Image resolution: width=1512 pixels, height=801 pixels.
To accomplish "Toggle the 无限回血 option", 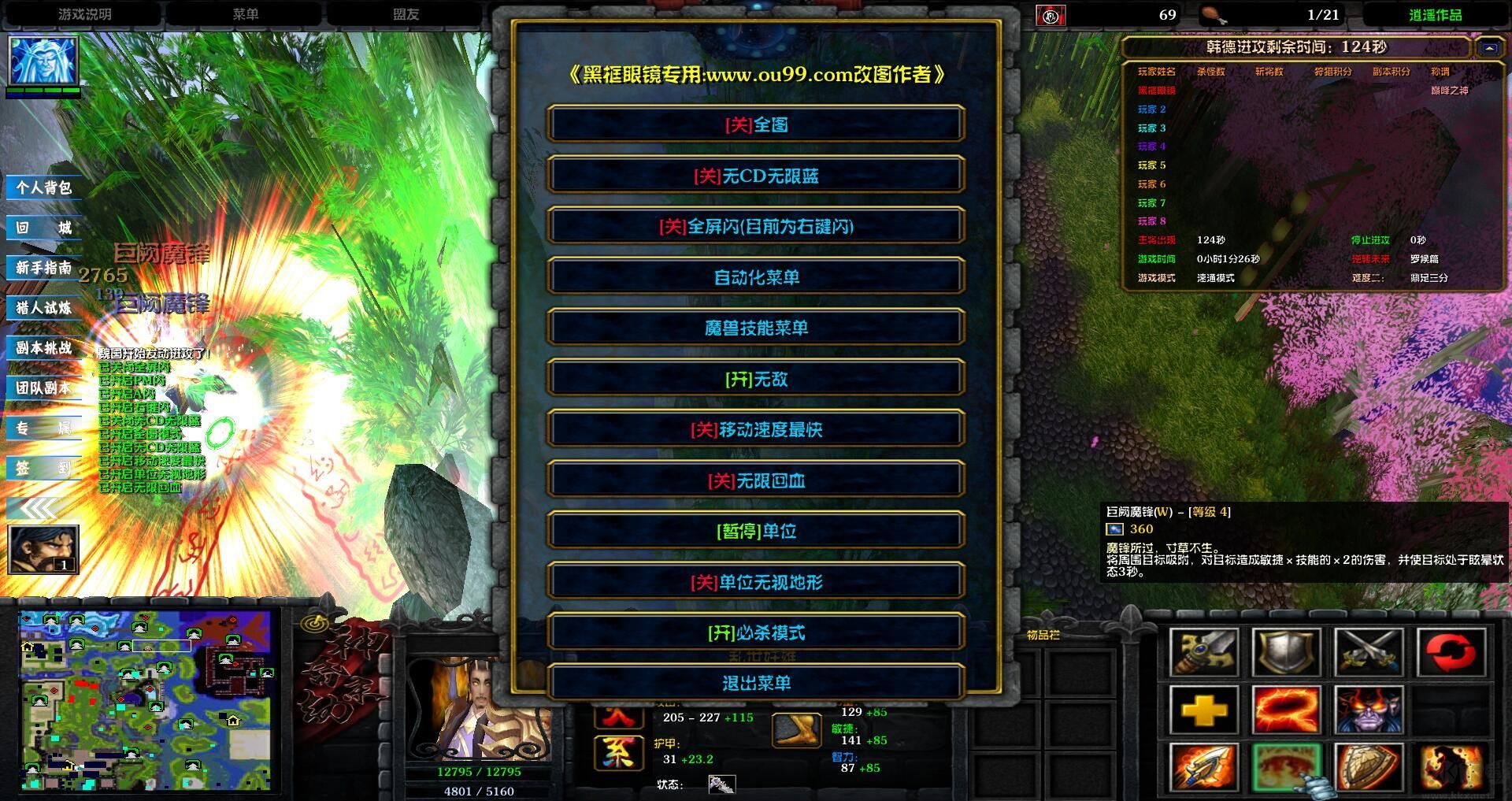I will tap(756, 480).
